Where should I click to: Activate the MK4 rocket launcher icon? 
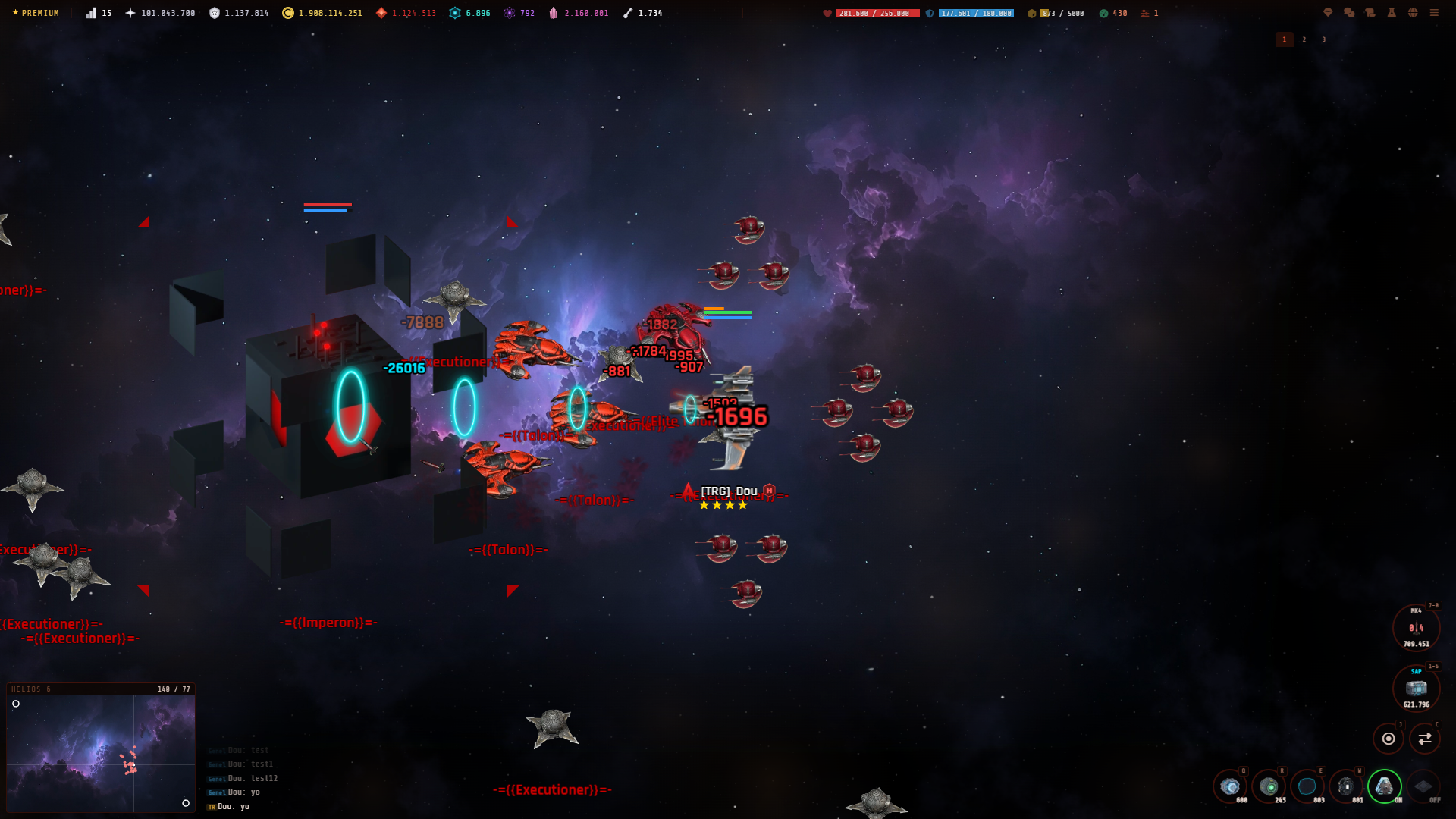coord(1415,628)
